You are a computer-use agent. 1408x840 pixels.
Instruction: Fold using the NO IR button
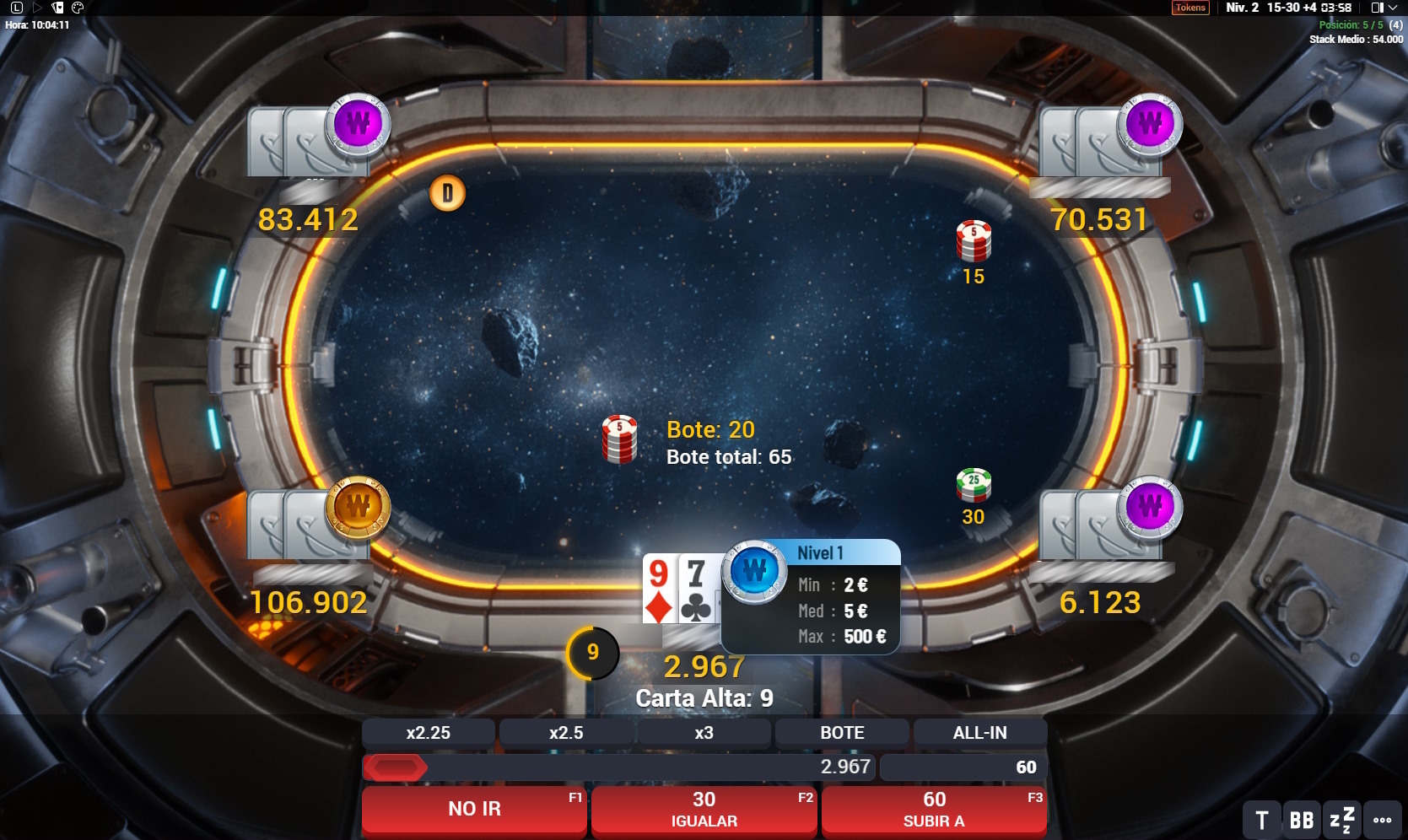point(474,808)
